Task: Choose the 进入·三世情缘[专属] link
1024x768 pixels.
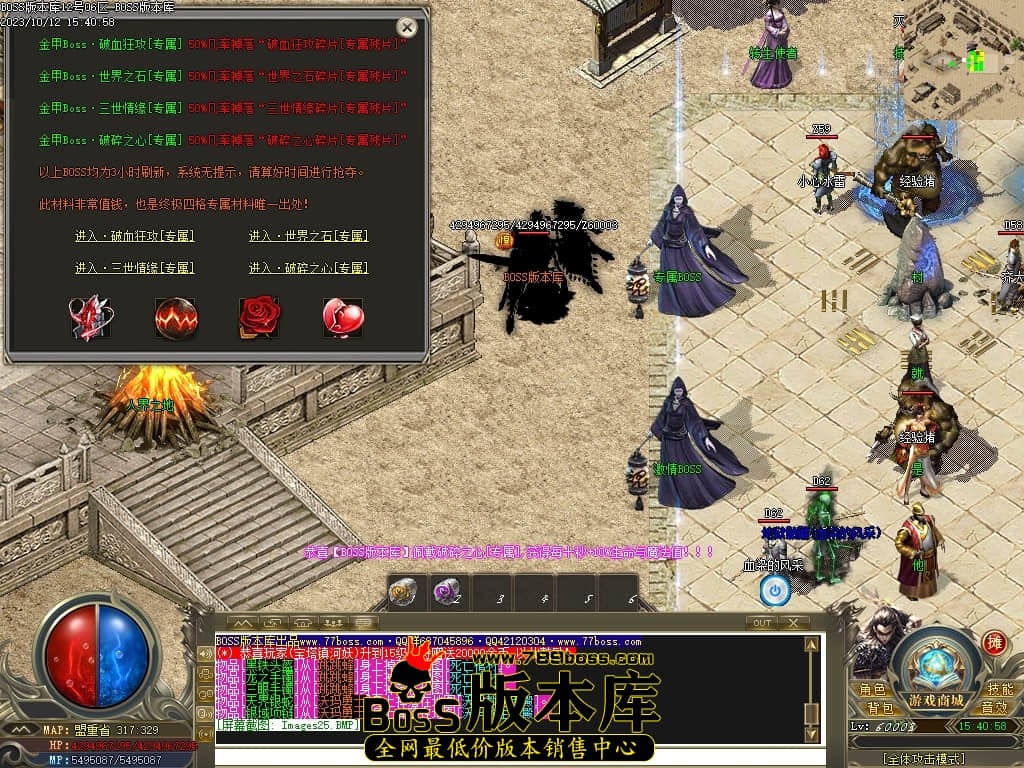Action: pos(134,268)
